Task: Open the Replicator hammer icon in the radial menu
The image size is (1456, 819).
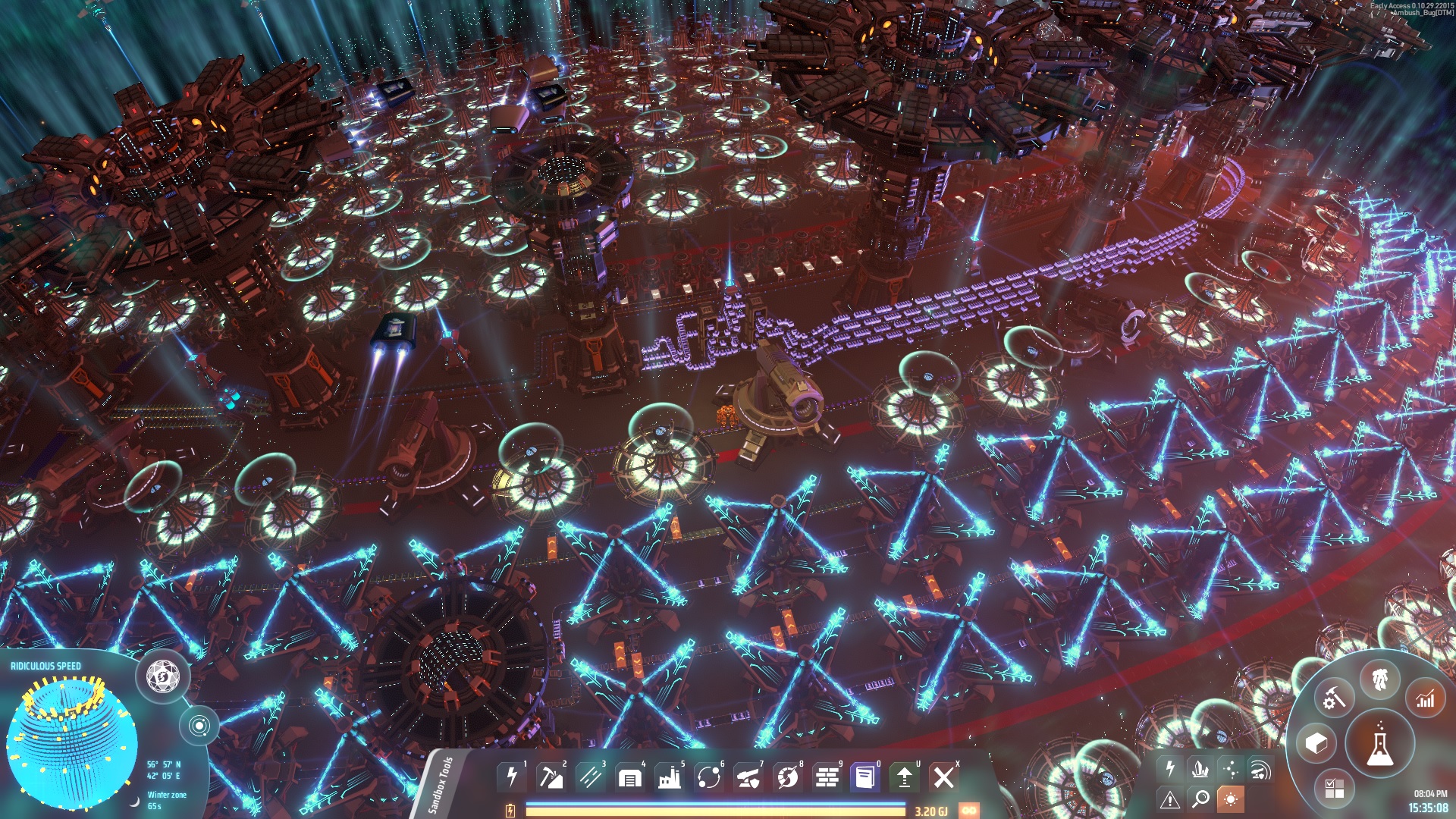Action: click(1333, 698)
